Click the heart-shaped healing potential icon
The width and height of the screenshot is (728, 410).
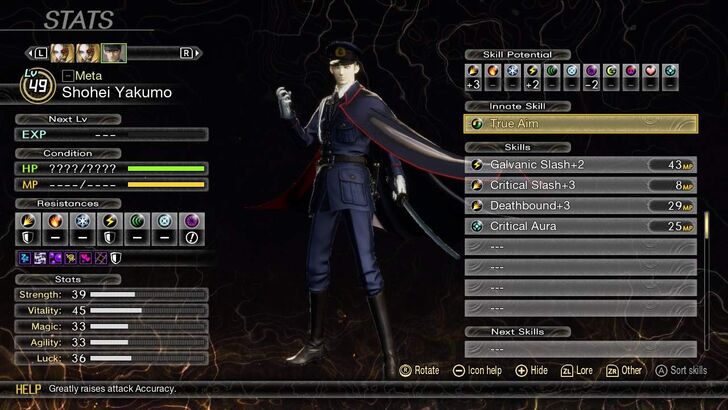(x=650, y=71)
